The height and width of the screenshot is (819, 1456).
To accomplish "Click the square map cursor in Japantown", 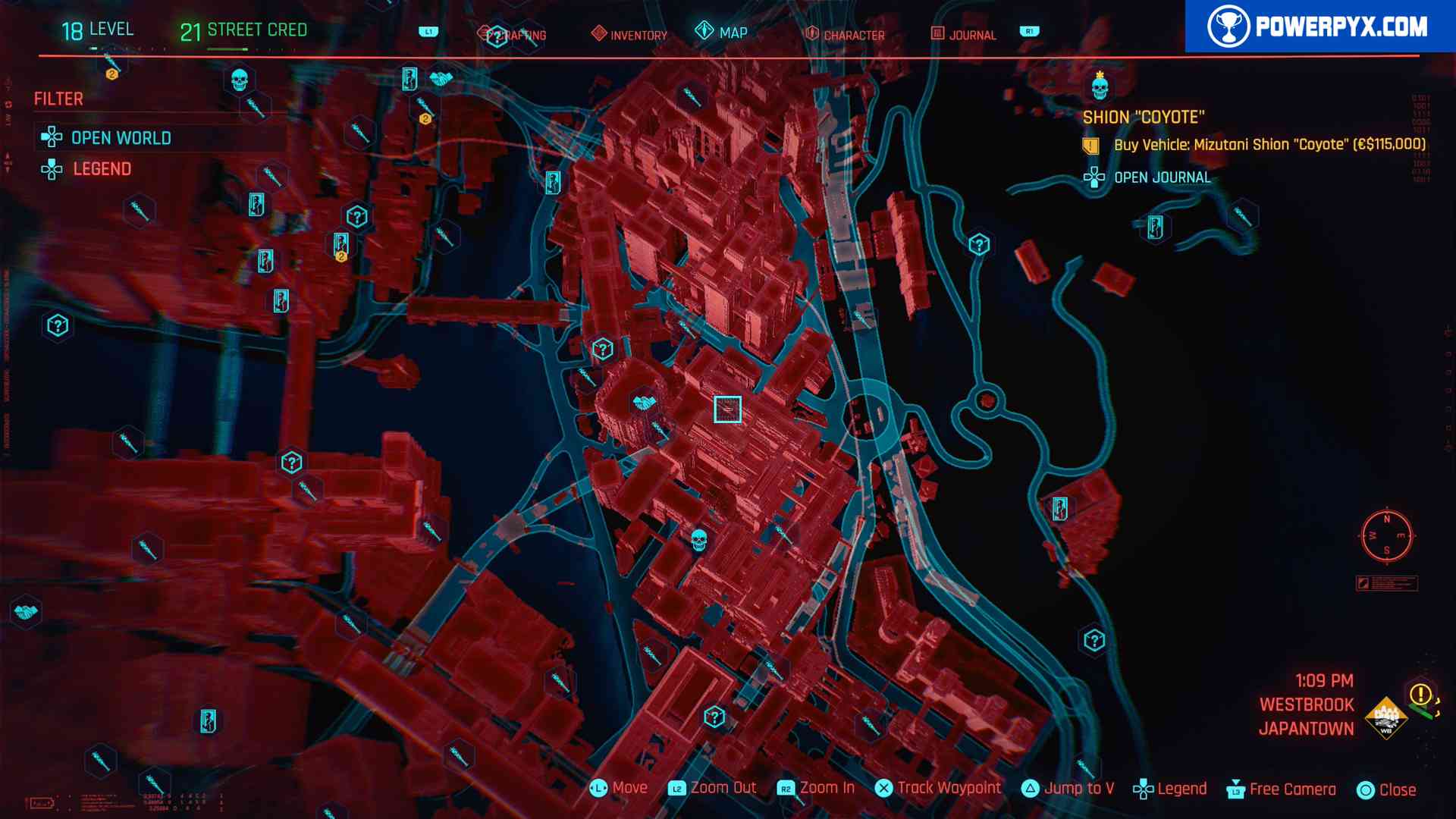I will pos(727,409).
